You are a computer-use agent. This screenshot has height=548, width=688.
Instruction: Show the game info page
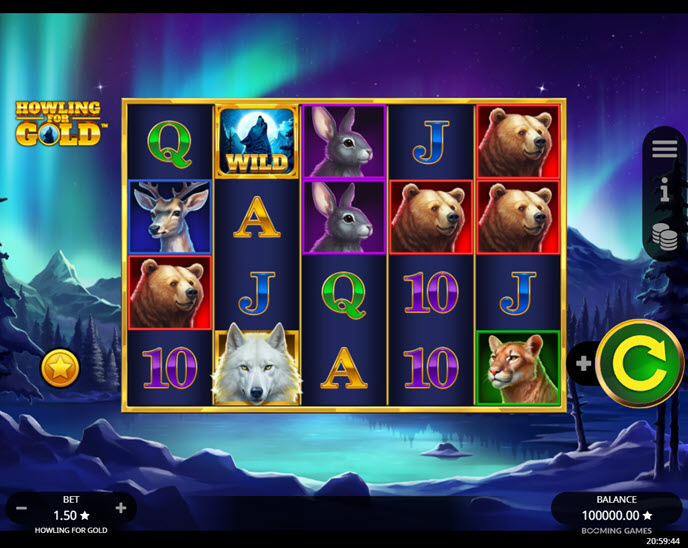point(665,191)
